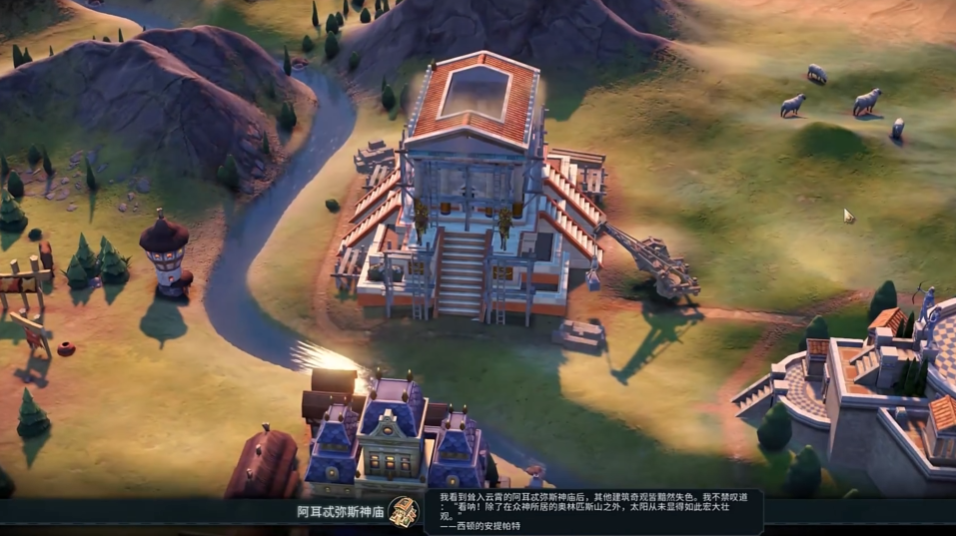956x536 pixels.
Task: Click the Temple of Artemis wonder icon
Action: coord(403,510)
